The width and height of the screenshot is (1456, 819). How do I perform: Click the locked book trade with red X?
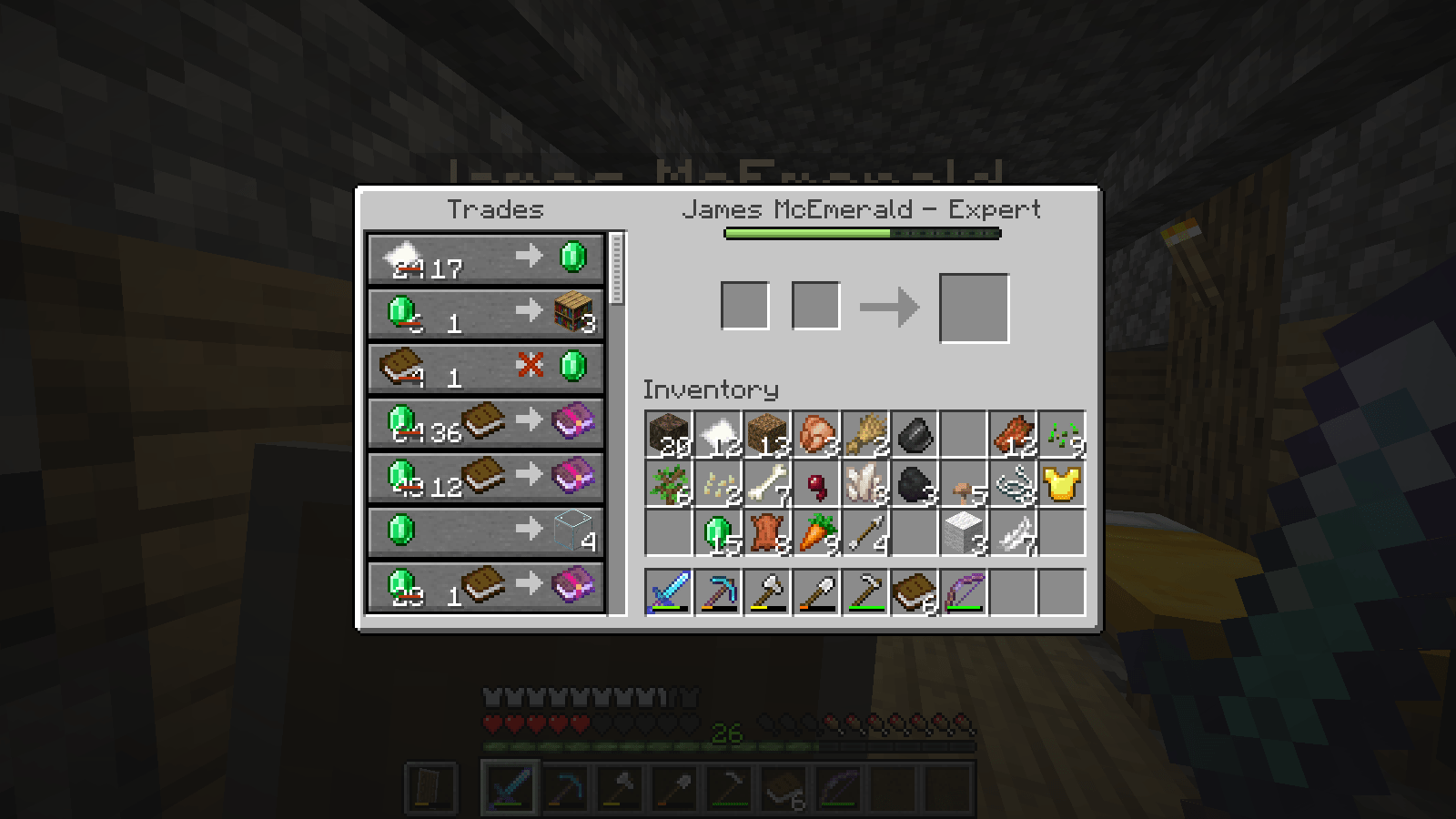pos(484,368)
